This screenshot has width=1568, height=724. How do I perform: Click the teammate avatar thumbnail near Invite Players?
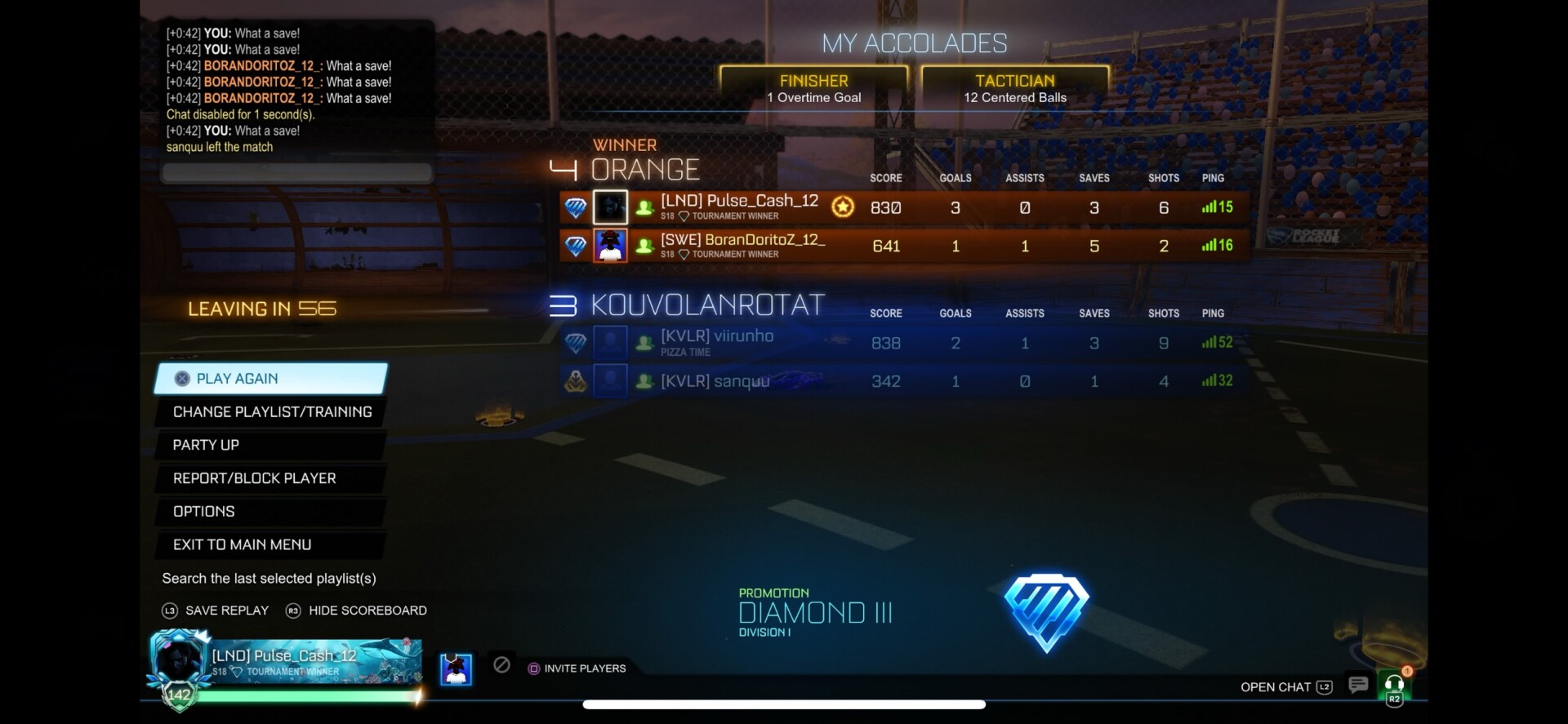coord(455,668)
